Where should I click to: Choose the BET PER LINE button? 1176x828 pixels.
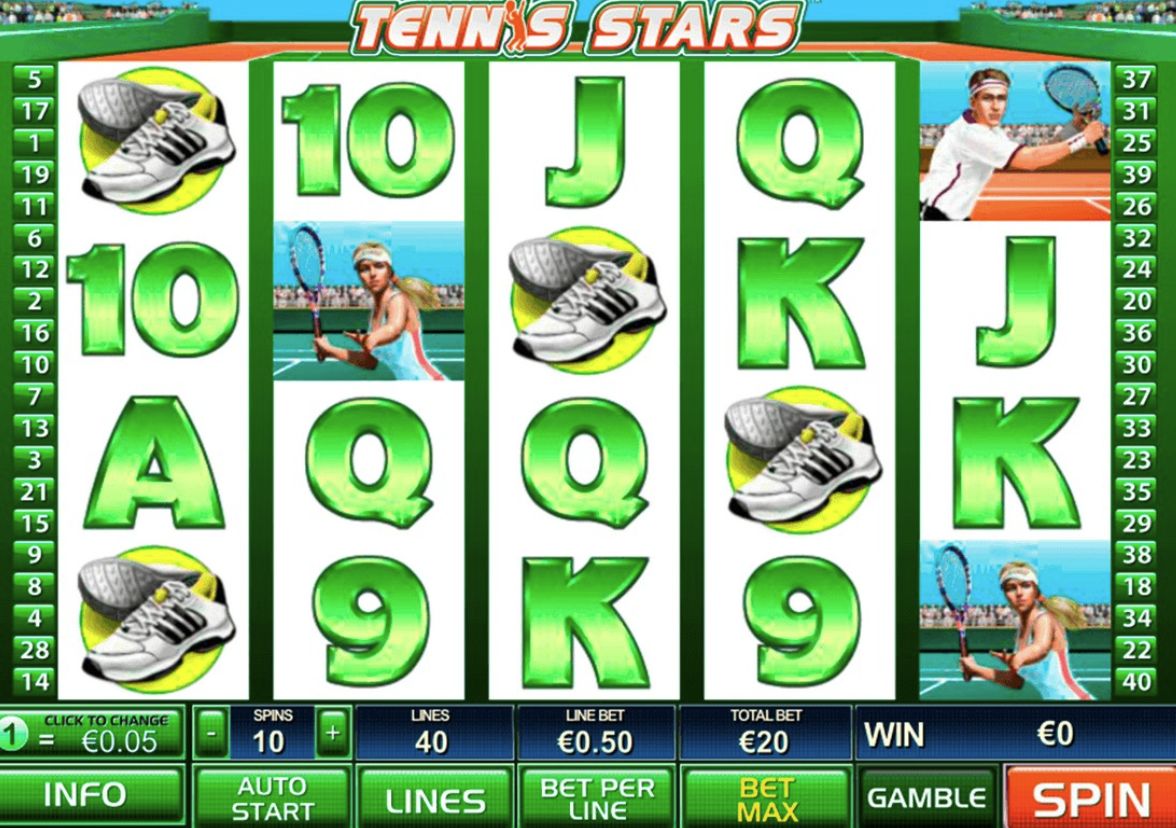pos(598,798)
